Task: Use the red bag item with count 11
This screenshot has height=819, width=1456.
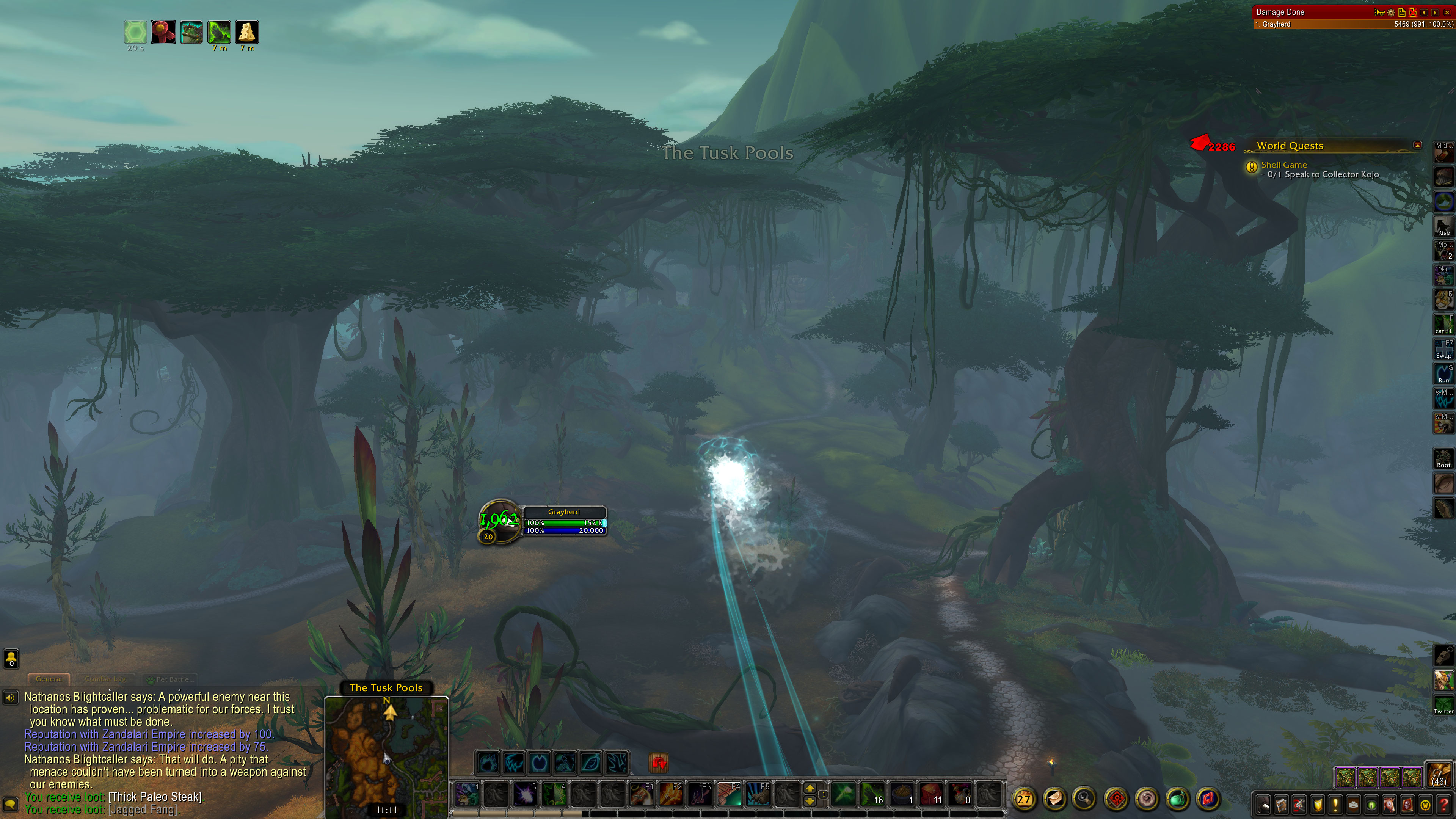Action: pyautogui.click(x=931, y=795)
